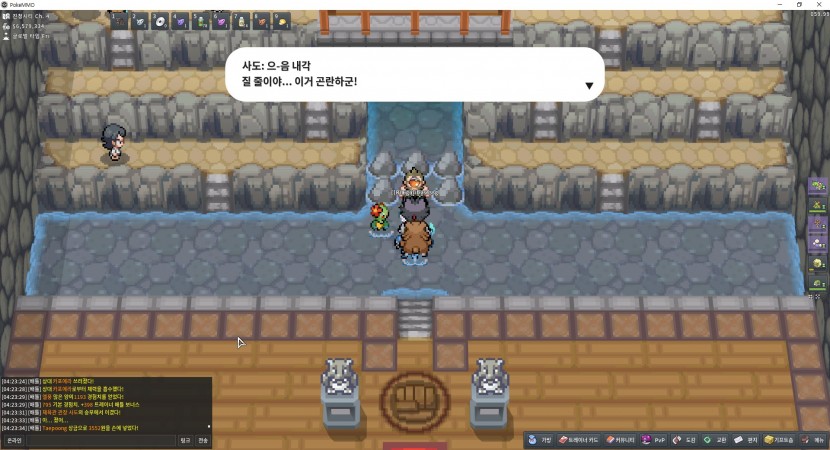Open the main menu (메뉴) button

click(x=813, y=440)
